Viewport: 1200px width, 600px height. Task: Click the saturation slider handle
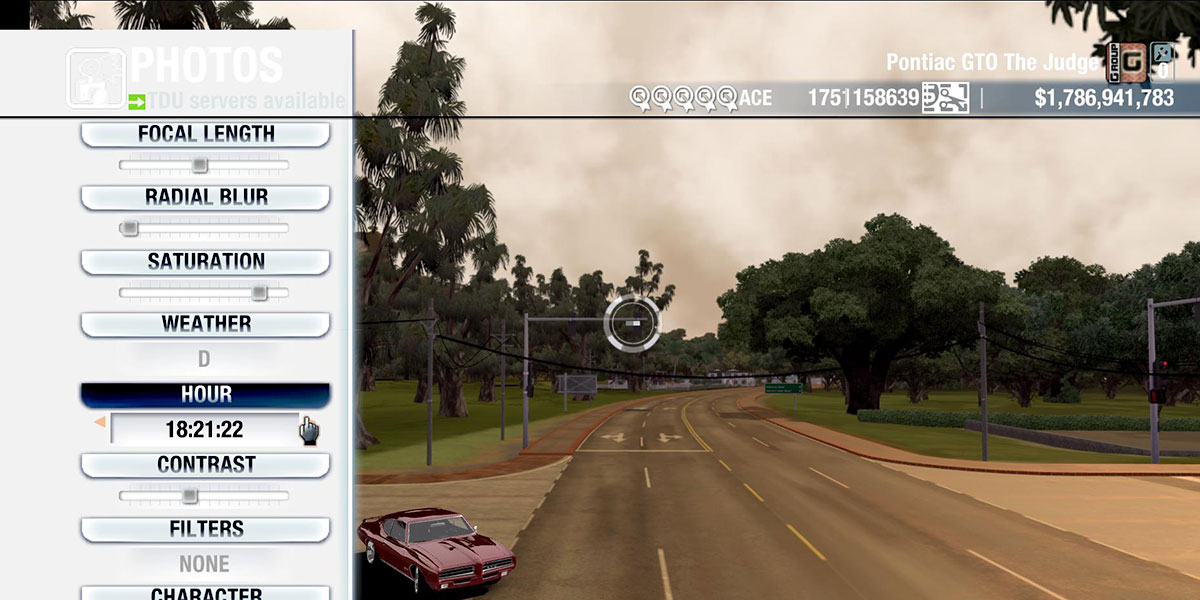pyautogui.click(x=259, y=293)
